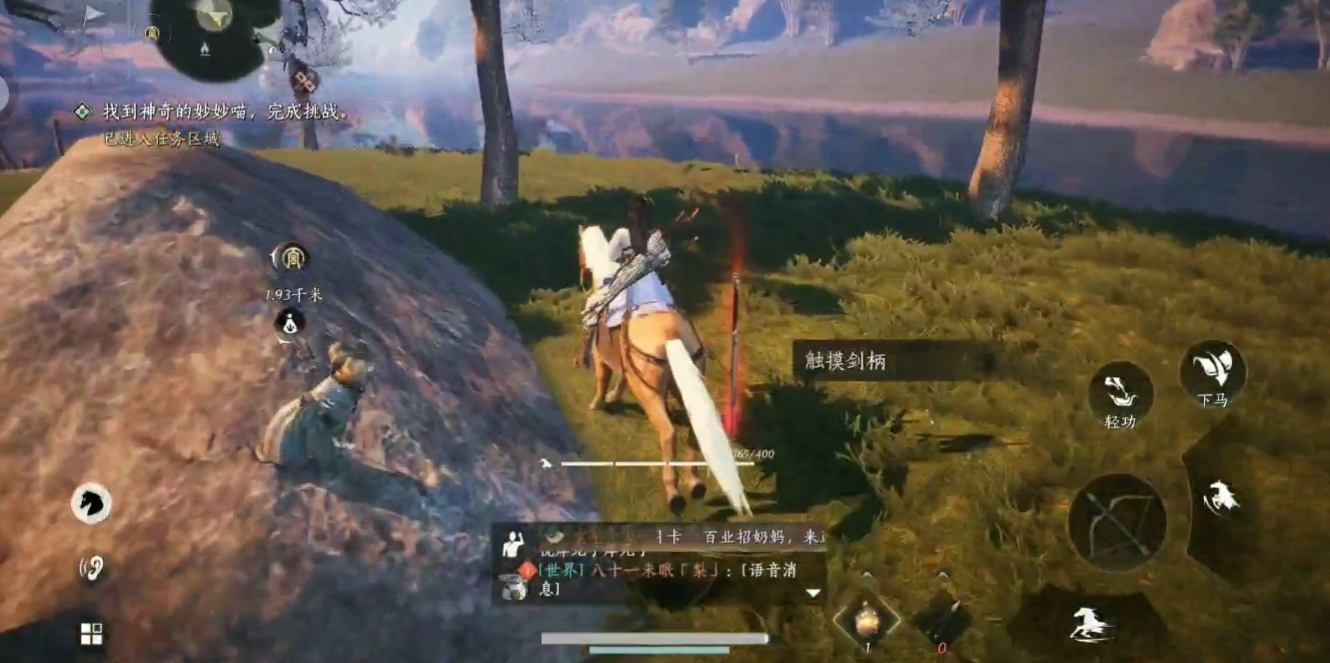This screenshot has width=1330, height=663.
Task: Tap the rearing horse icon
Action: 1220,497
